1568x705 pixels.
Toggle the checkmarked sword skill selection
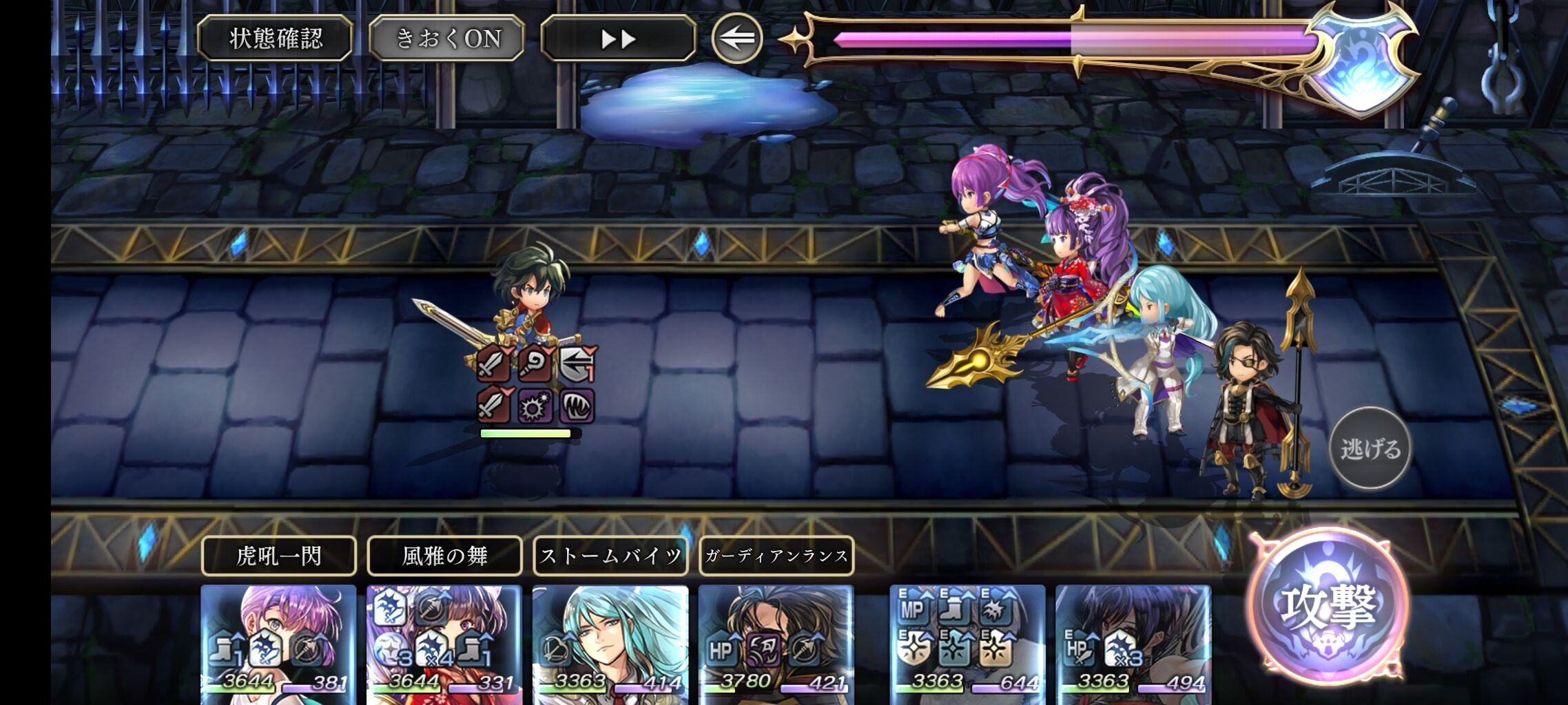click(493, 407)
